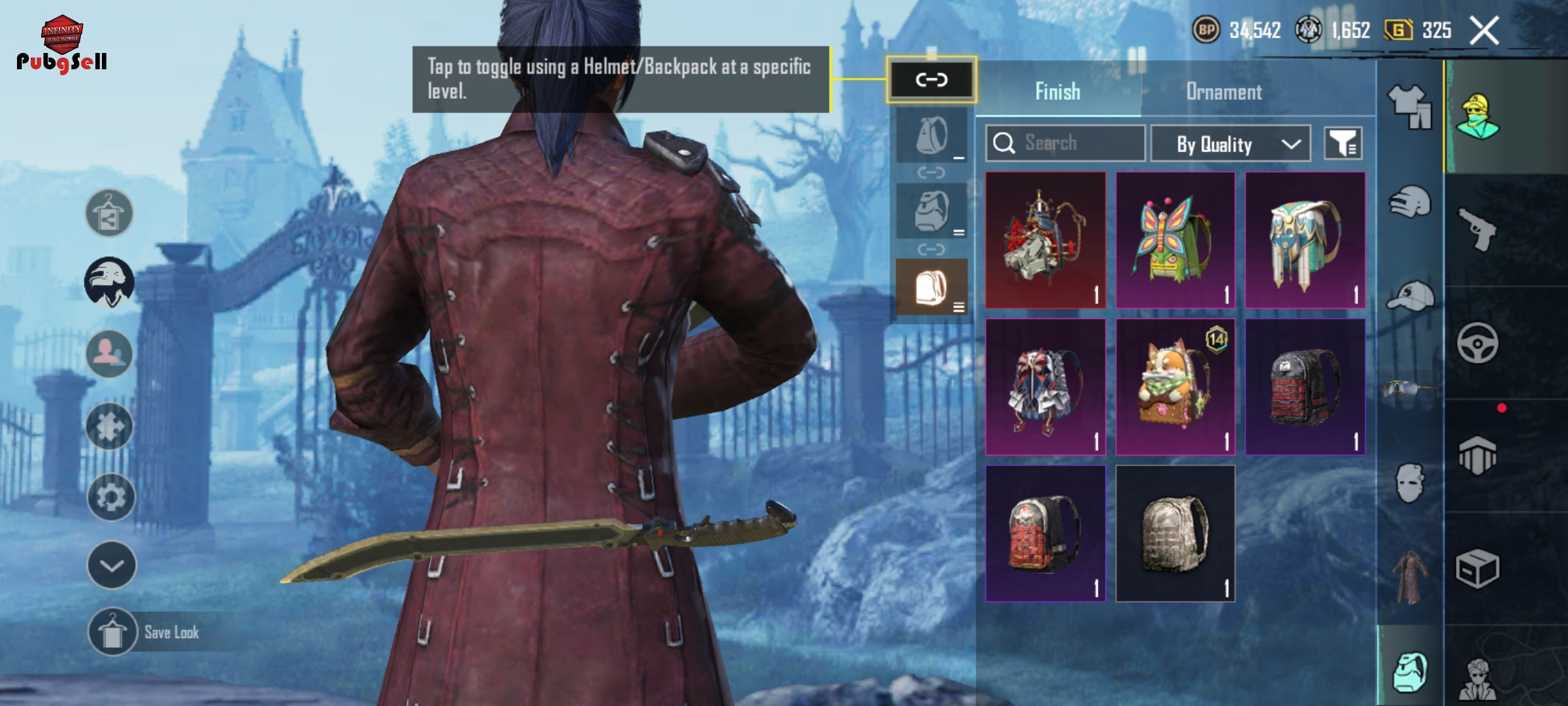
Task: Toggle the helmet/backpack level link button
Action: [x=931, y=80]
